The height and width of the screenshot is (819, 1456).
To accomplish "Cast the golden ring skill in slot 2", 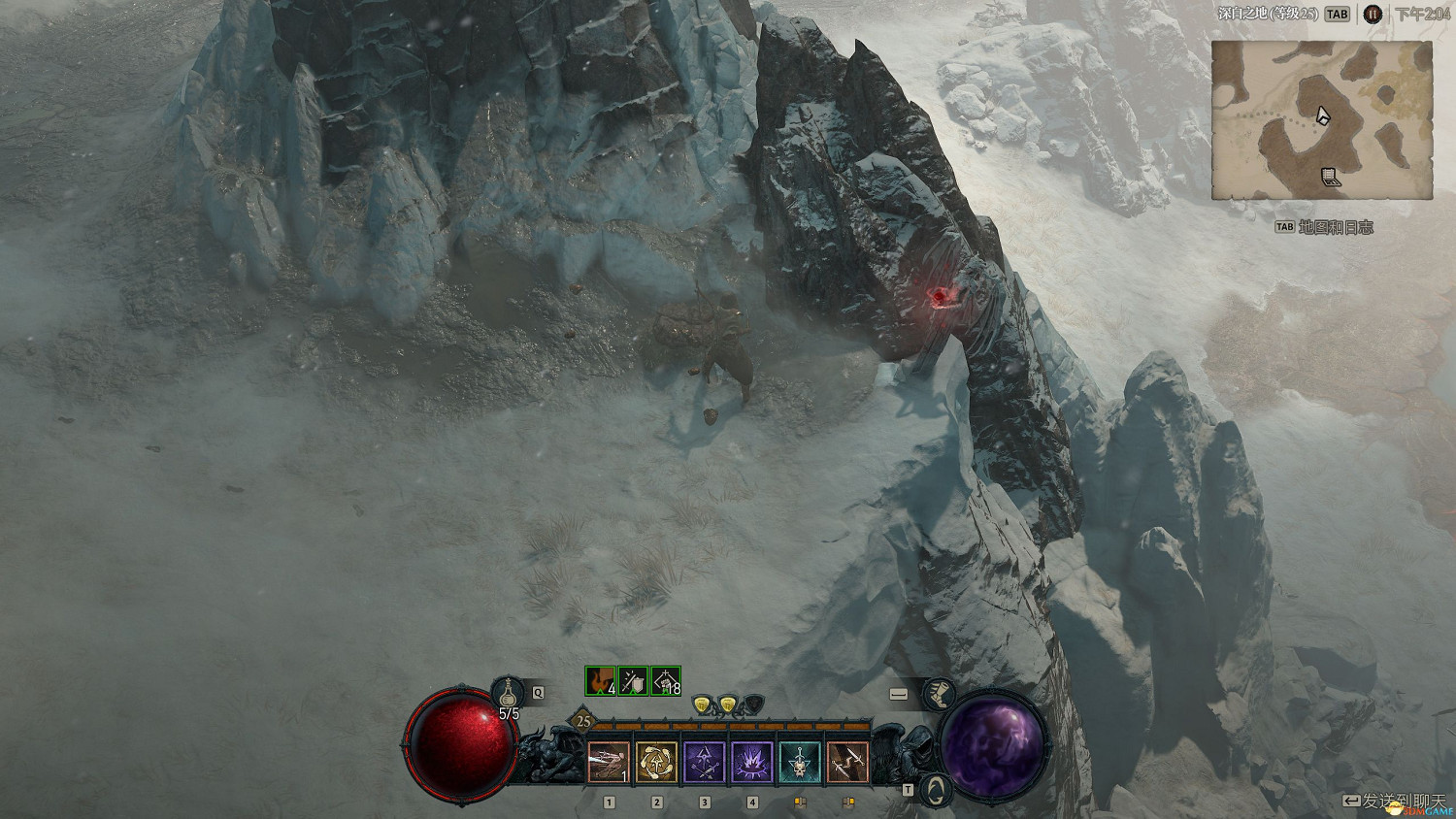I will (x=656, y=762).
